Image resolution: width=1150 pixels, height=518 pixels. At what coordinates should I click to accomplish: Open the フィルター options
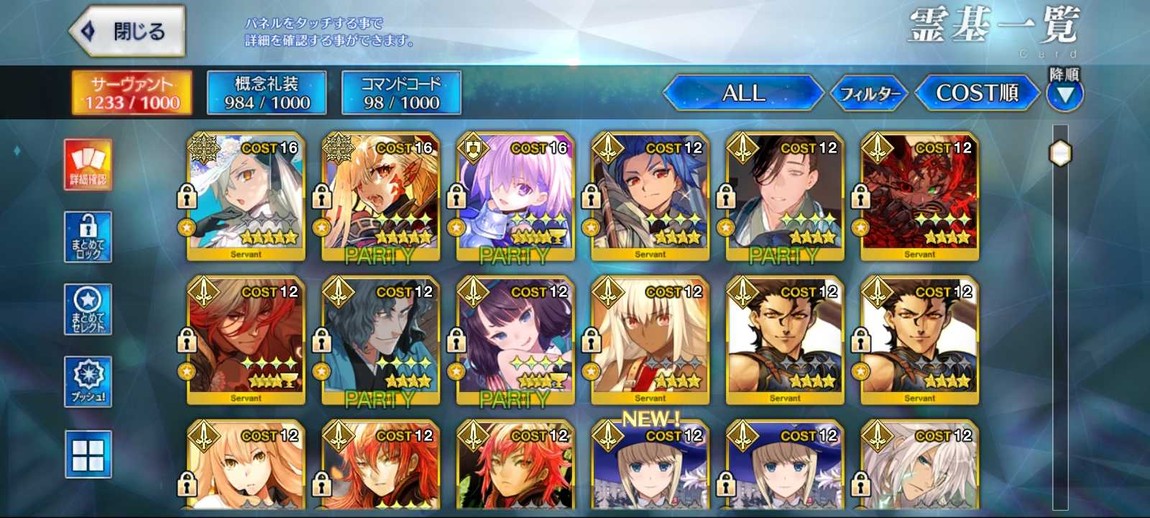pyautogui.click(x=869, y=94)
